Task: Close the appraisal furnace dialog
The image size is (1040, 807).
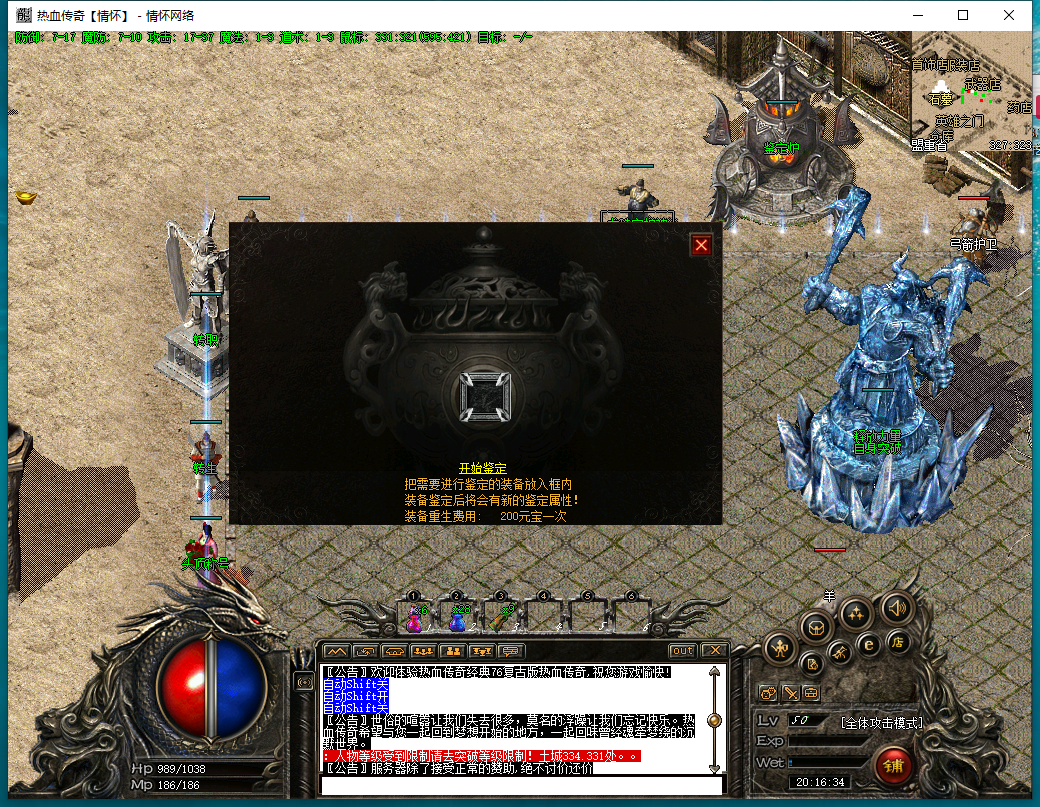Action: [702, 245]
